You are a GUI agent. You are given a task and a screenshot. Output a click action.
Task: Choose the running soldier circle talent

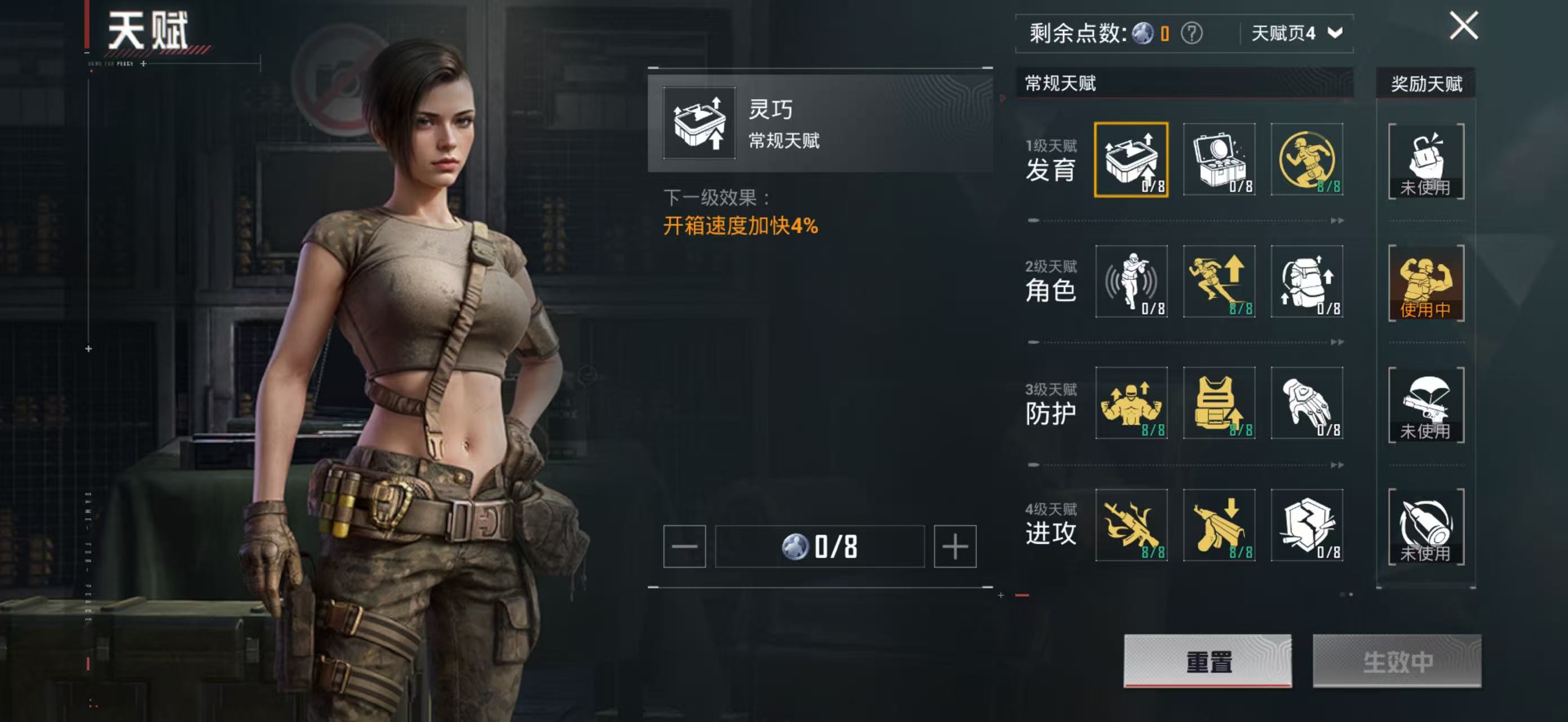click(1306, 160)
